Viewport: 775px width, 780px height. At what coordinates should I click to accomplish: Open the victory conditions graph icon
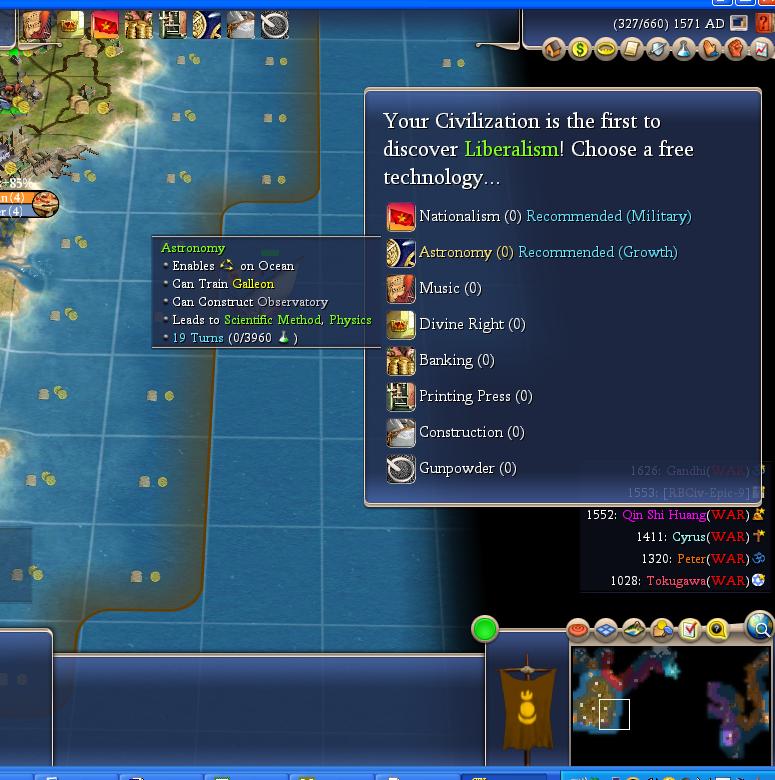pyautogui.click(x=761, y=49)
